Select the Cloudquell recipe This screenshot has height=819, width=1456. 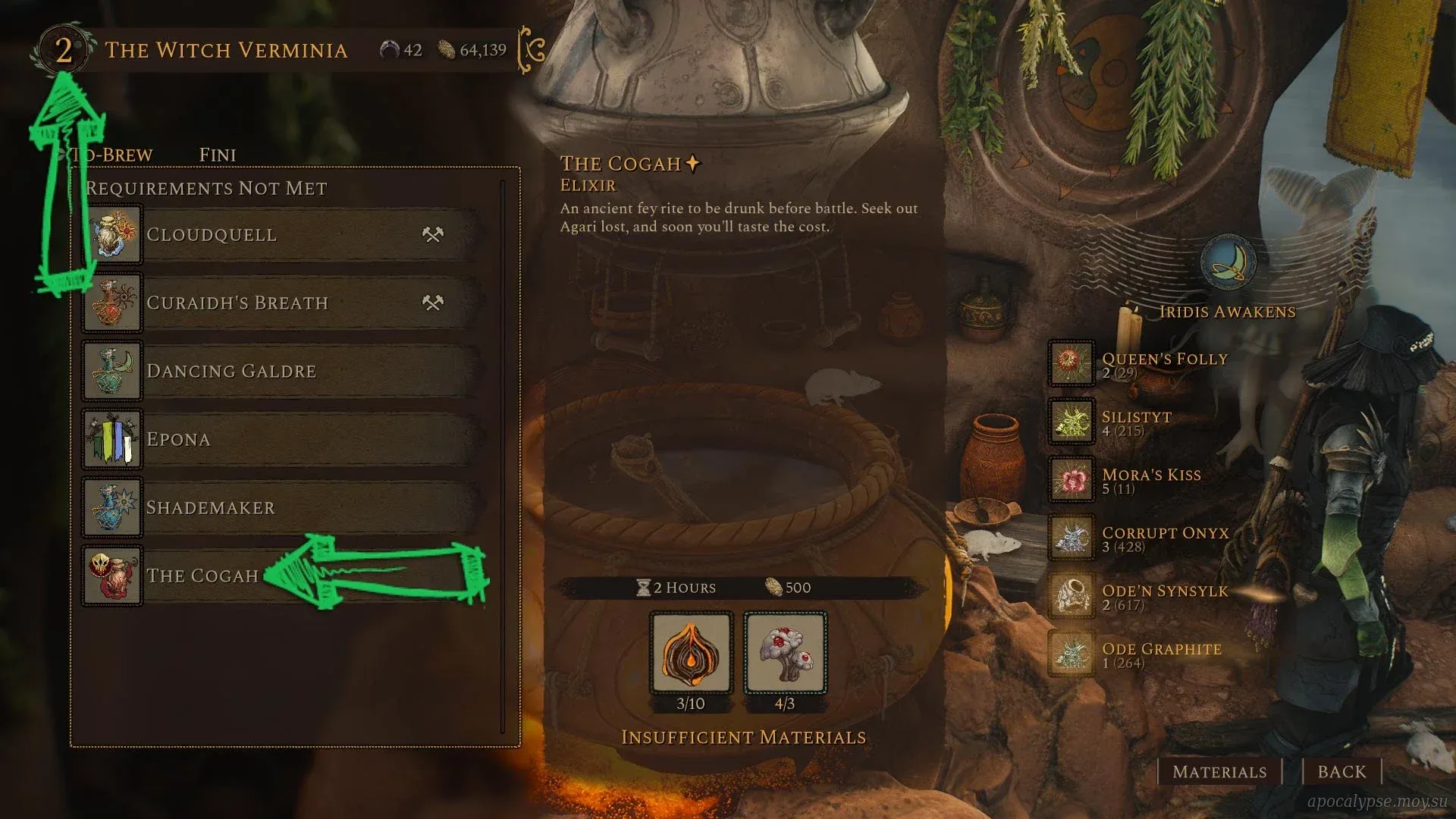pyautogui.click(x=281, y=235)
